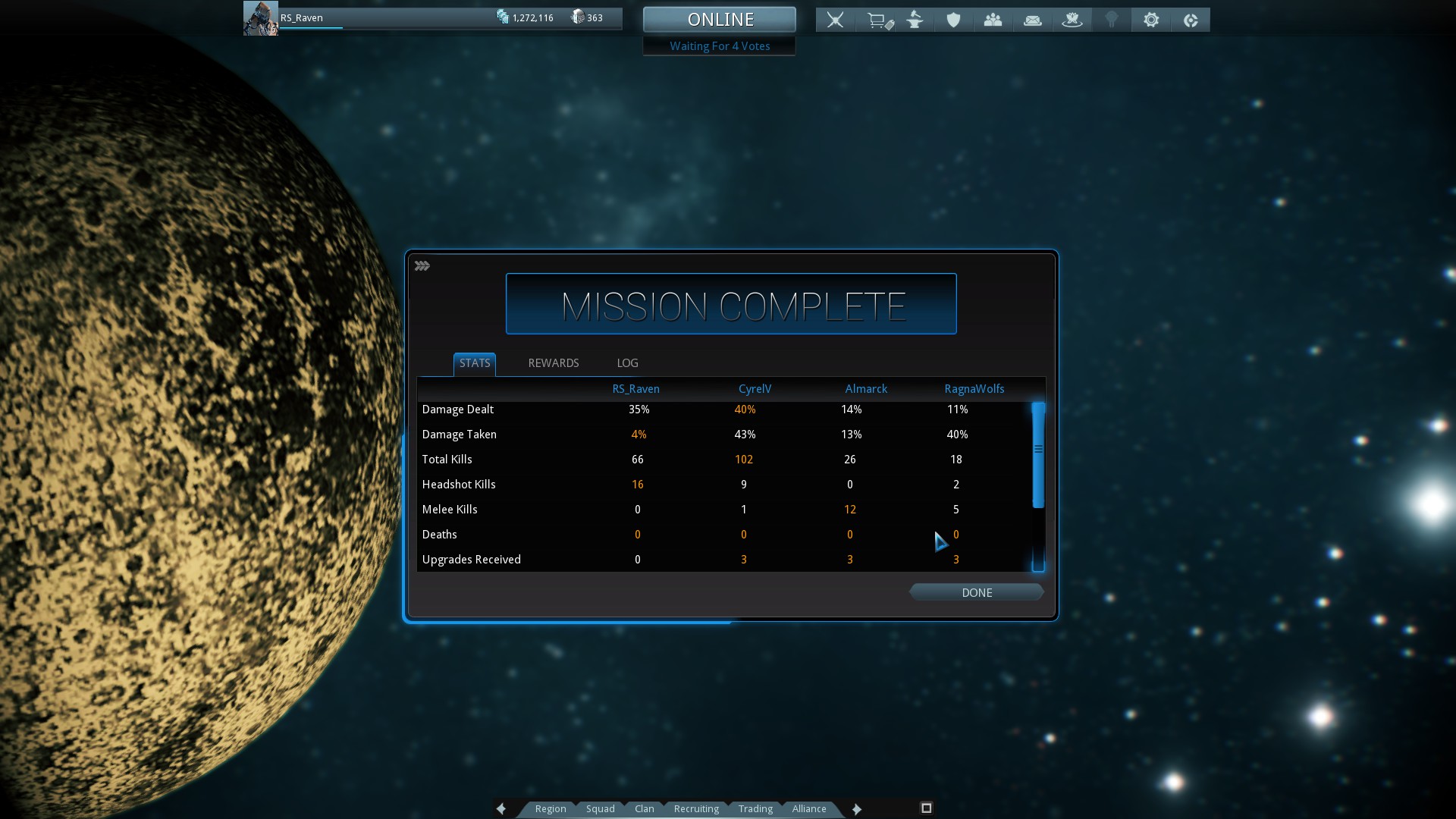Viewport: 1456px width, 819px height.
Task: Open the shopping cart market
Action: point(879,20)
